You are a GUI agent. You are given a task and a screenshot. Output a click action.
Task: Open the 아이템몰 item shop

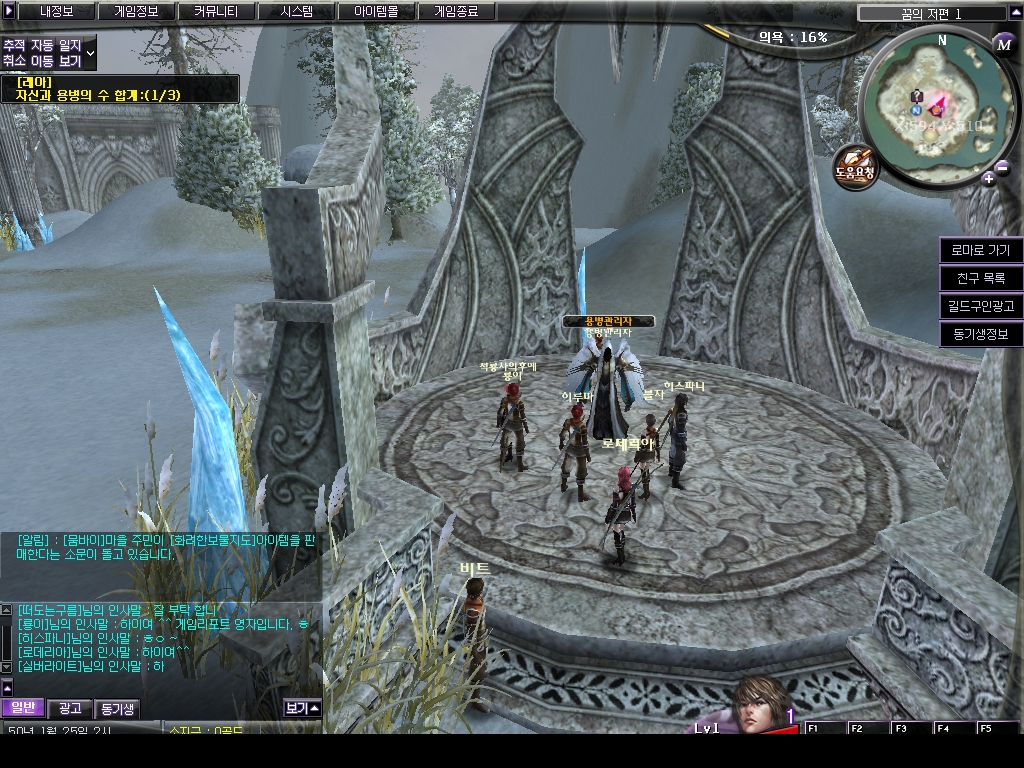pos(375,12)
